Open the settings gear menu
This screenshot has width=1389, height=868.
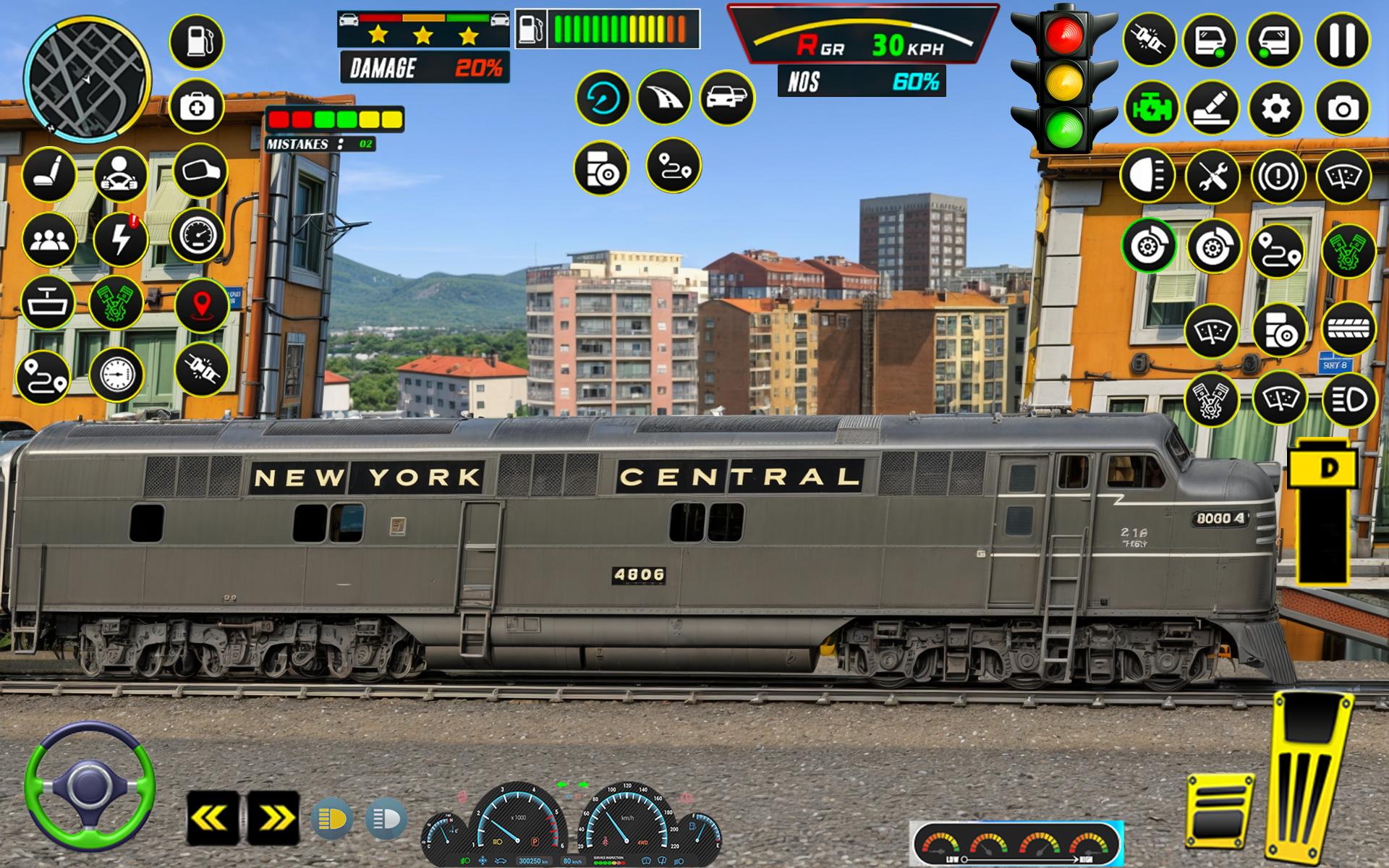[x=1278, y=110]
